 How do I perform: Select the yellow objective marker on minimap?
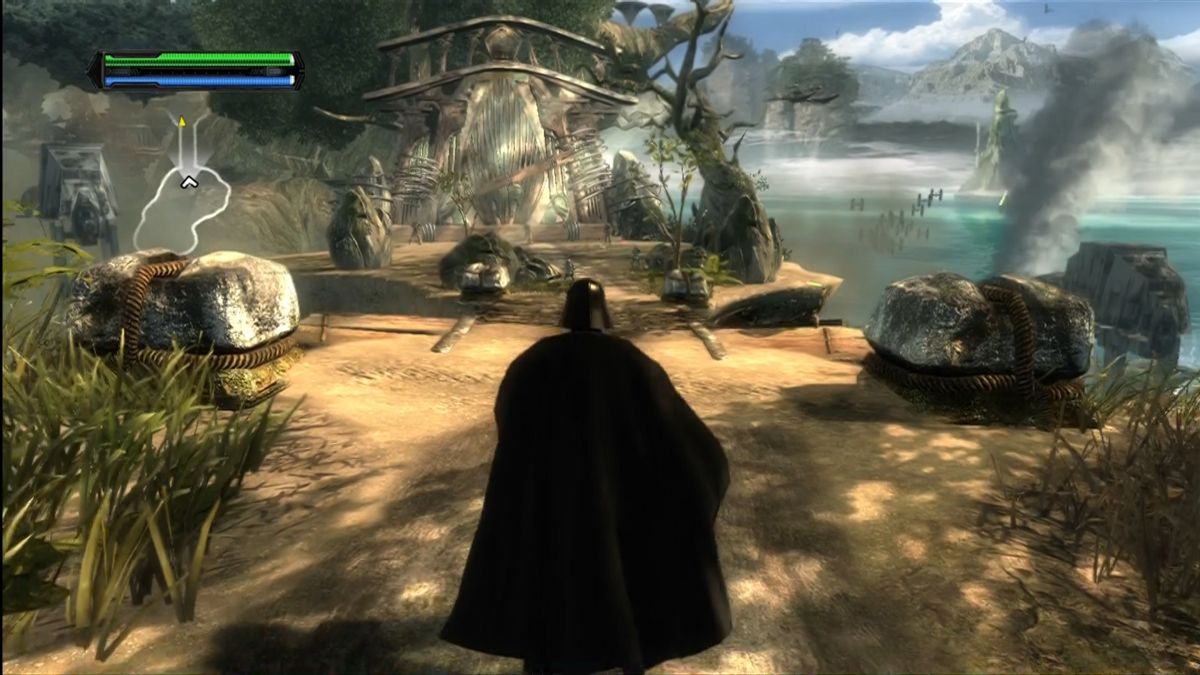click(x=182, y=122)
